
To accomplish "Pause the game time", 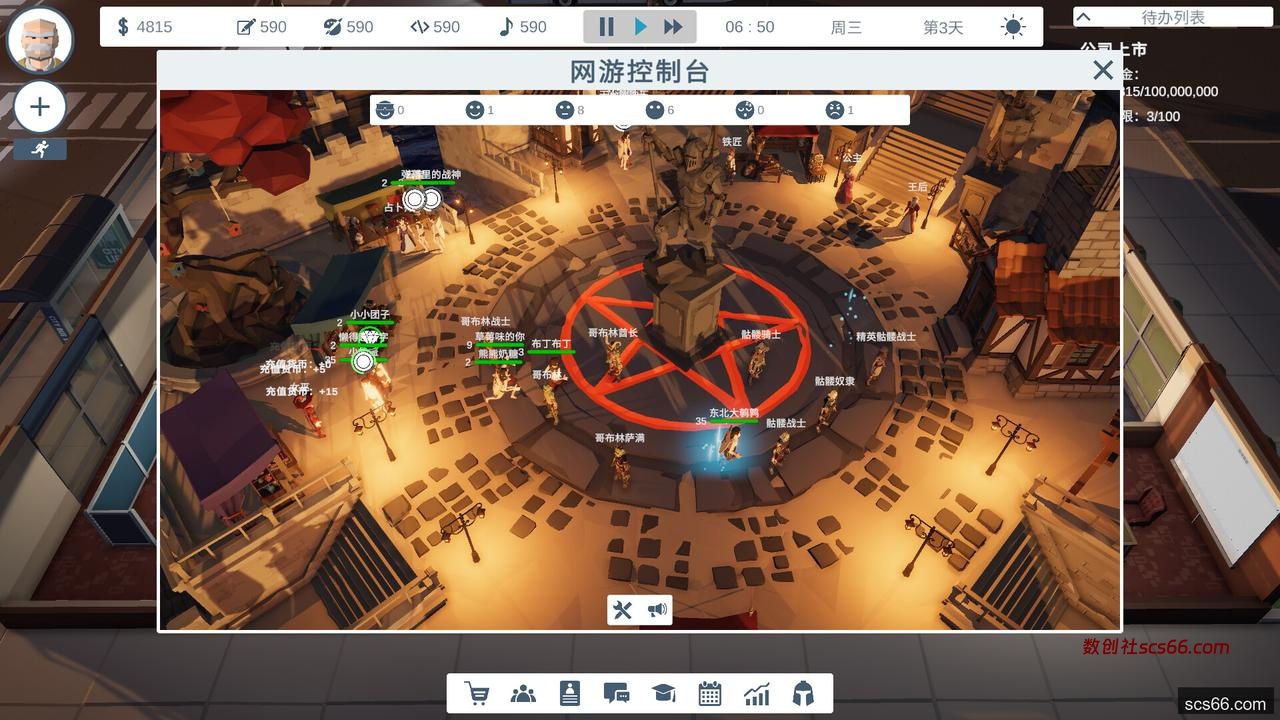I will [606, 27].
